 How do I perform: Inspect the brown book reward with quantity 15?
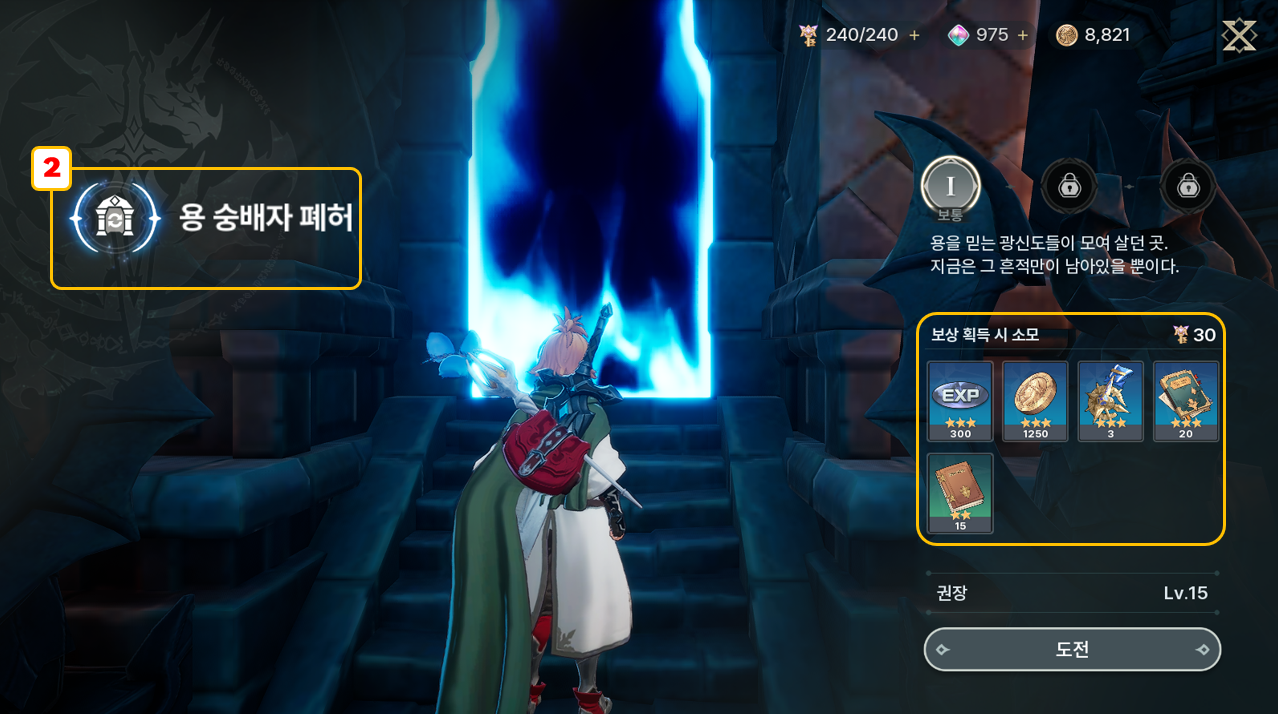click(960, 492)
